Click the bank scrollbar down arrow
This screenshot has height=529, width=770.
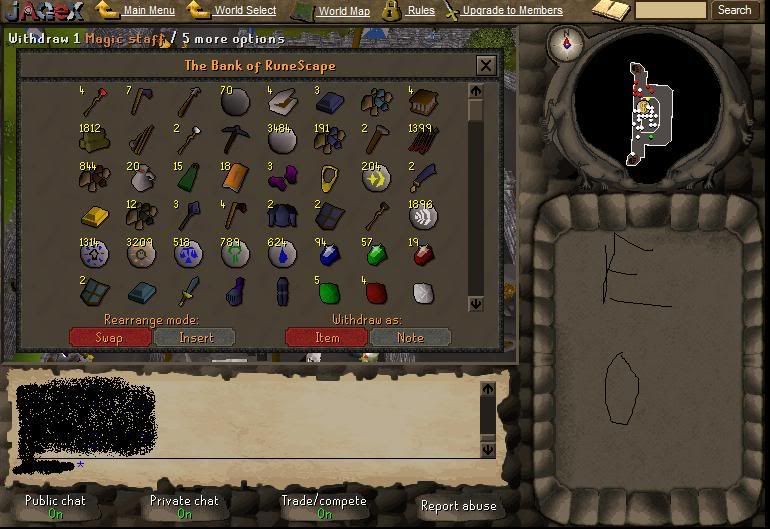pos(476,303)
